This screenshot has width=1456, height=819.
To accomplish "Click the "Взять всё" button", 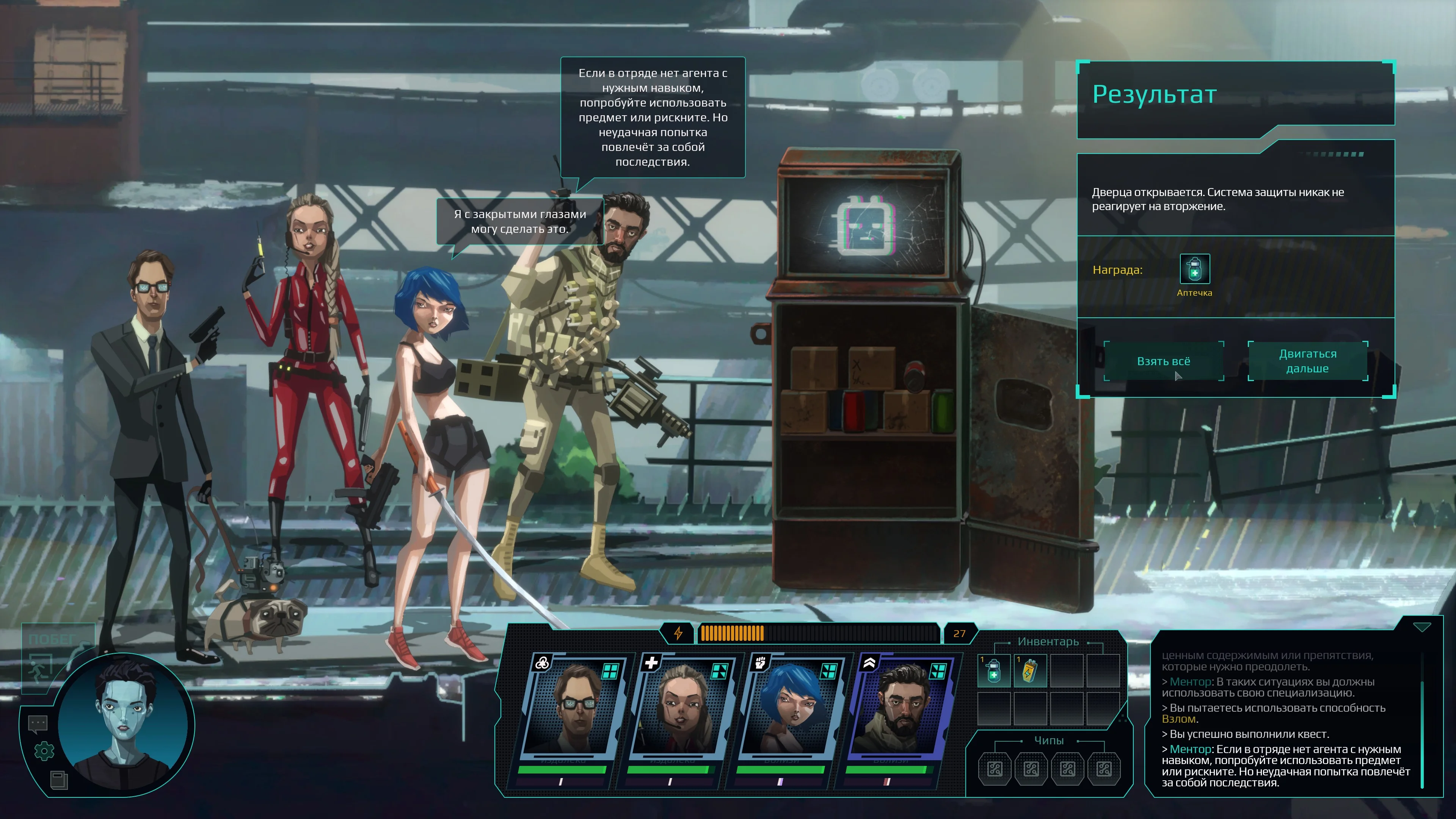I will click(x=1163, y=361).
